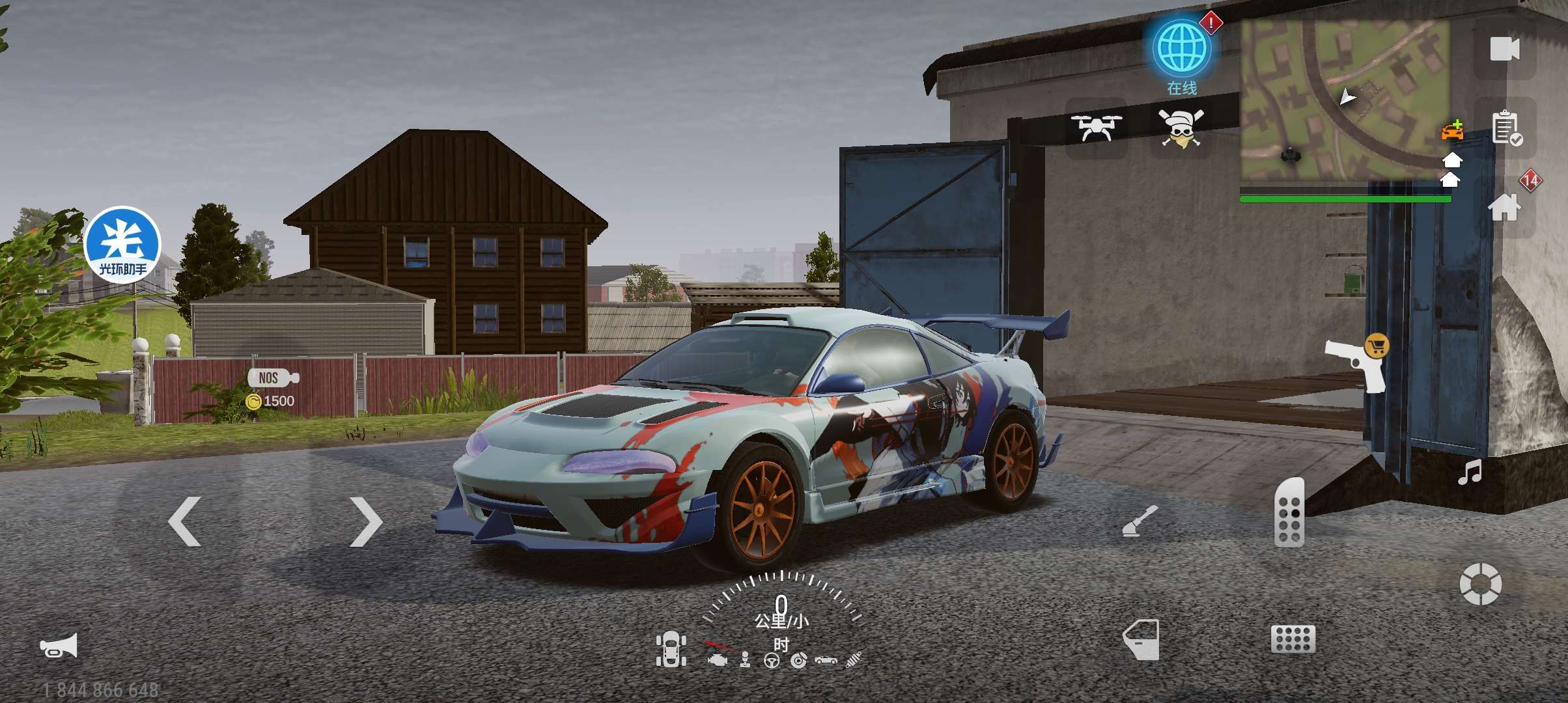
Task: Open the music note player
Action: coord(1470,473)
